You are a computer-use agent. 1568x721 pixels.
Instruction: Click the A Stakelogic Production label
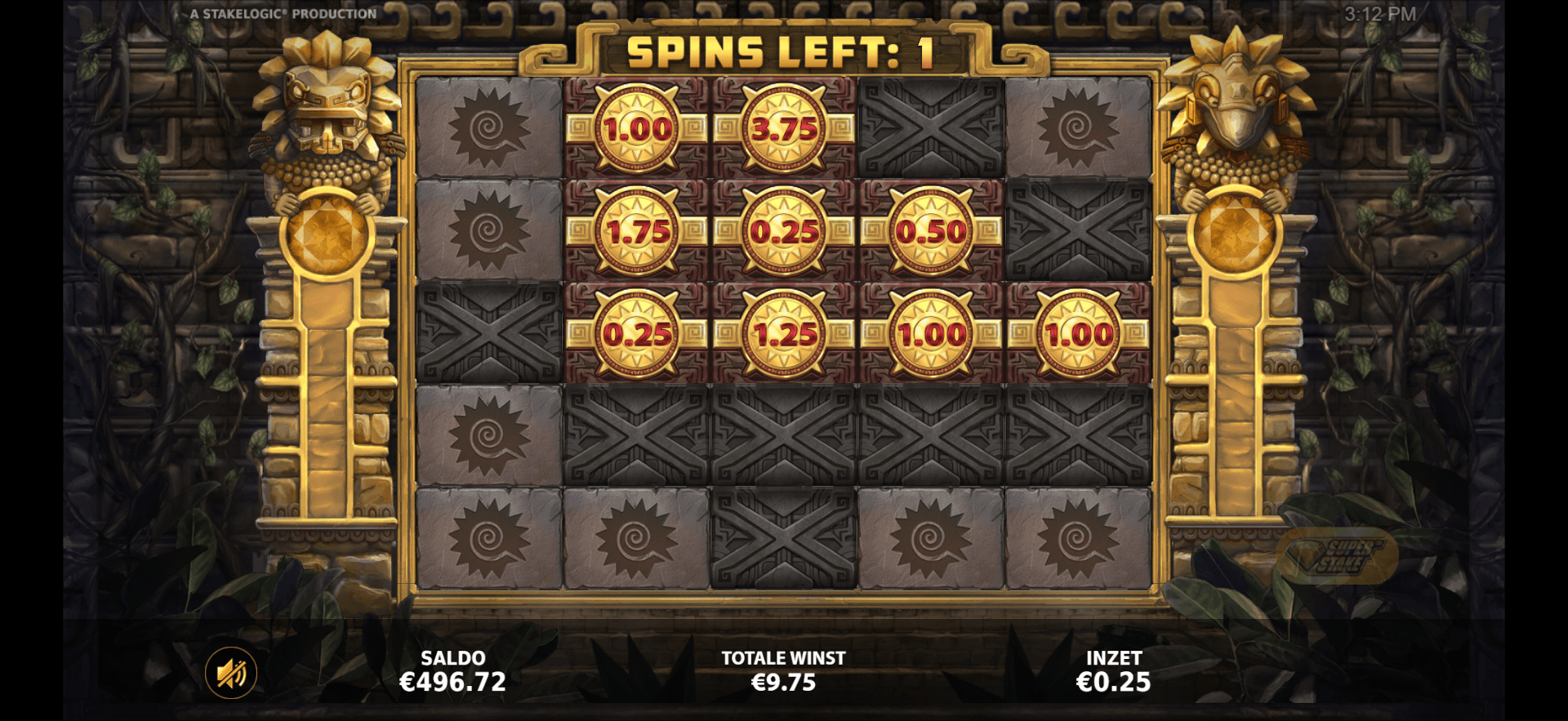pos(282,12)
